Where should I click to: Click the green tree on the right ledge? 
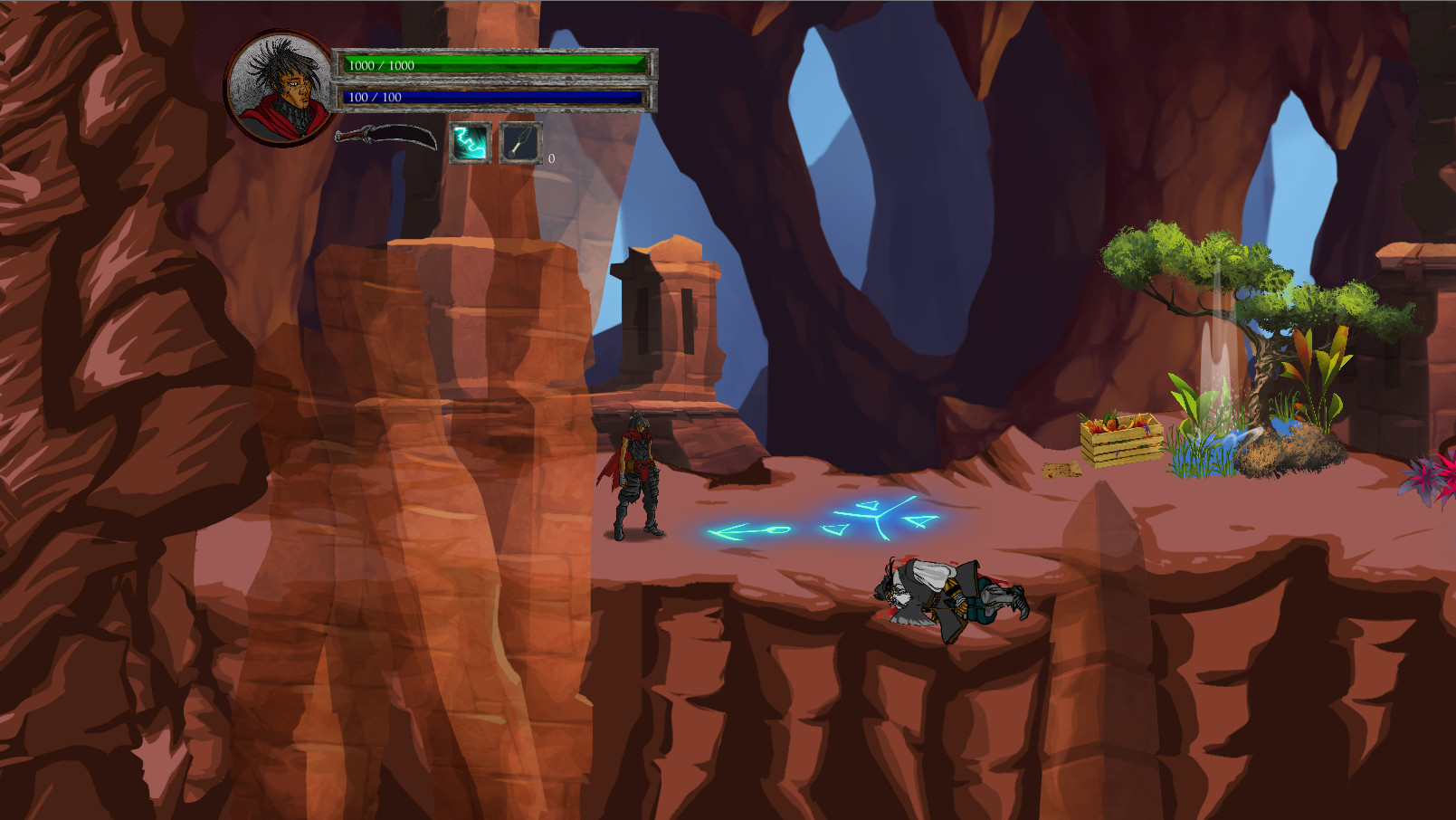(x=1204, y=272)
